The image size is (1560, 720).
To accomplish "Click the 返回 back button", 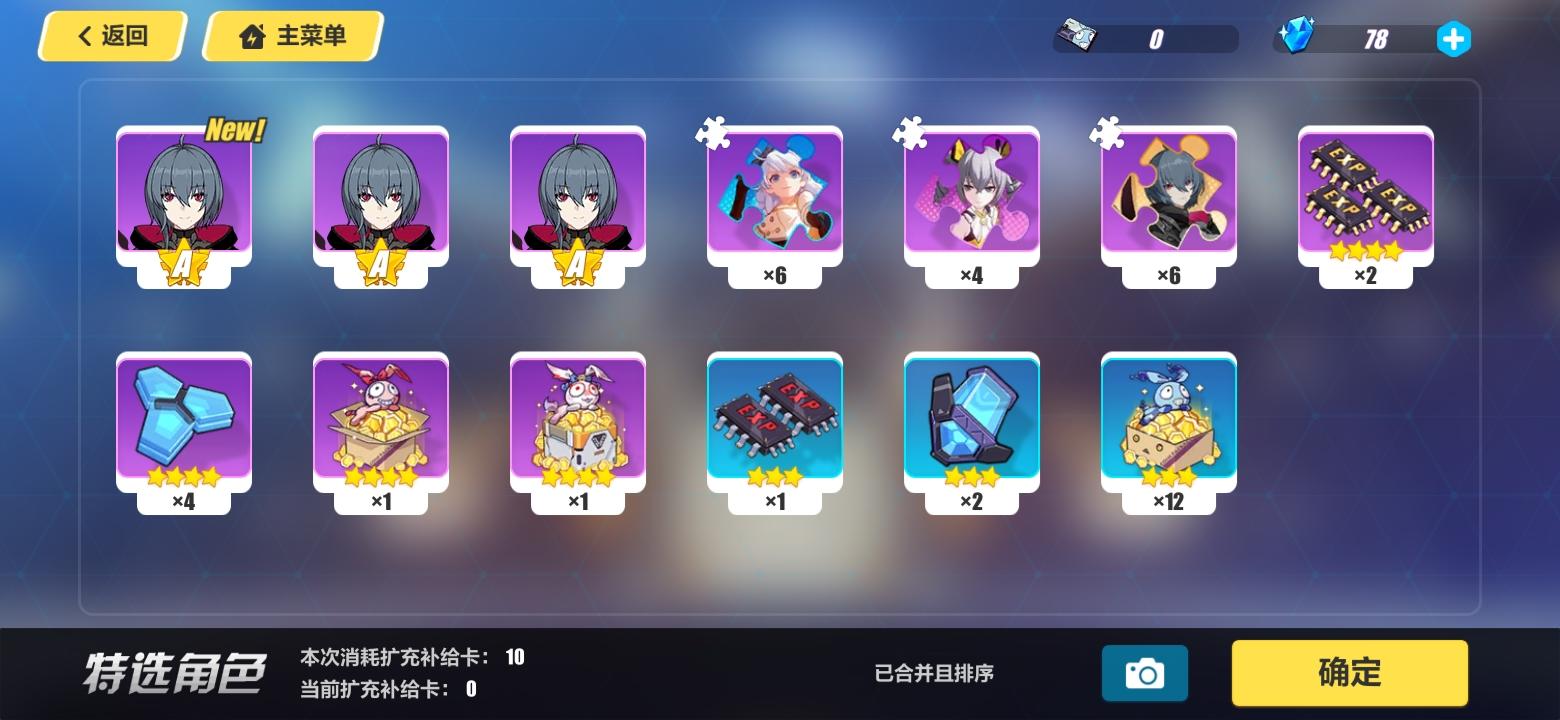I will tap(111, 36).
